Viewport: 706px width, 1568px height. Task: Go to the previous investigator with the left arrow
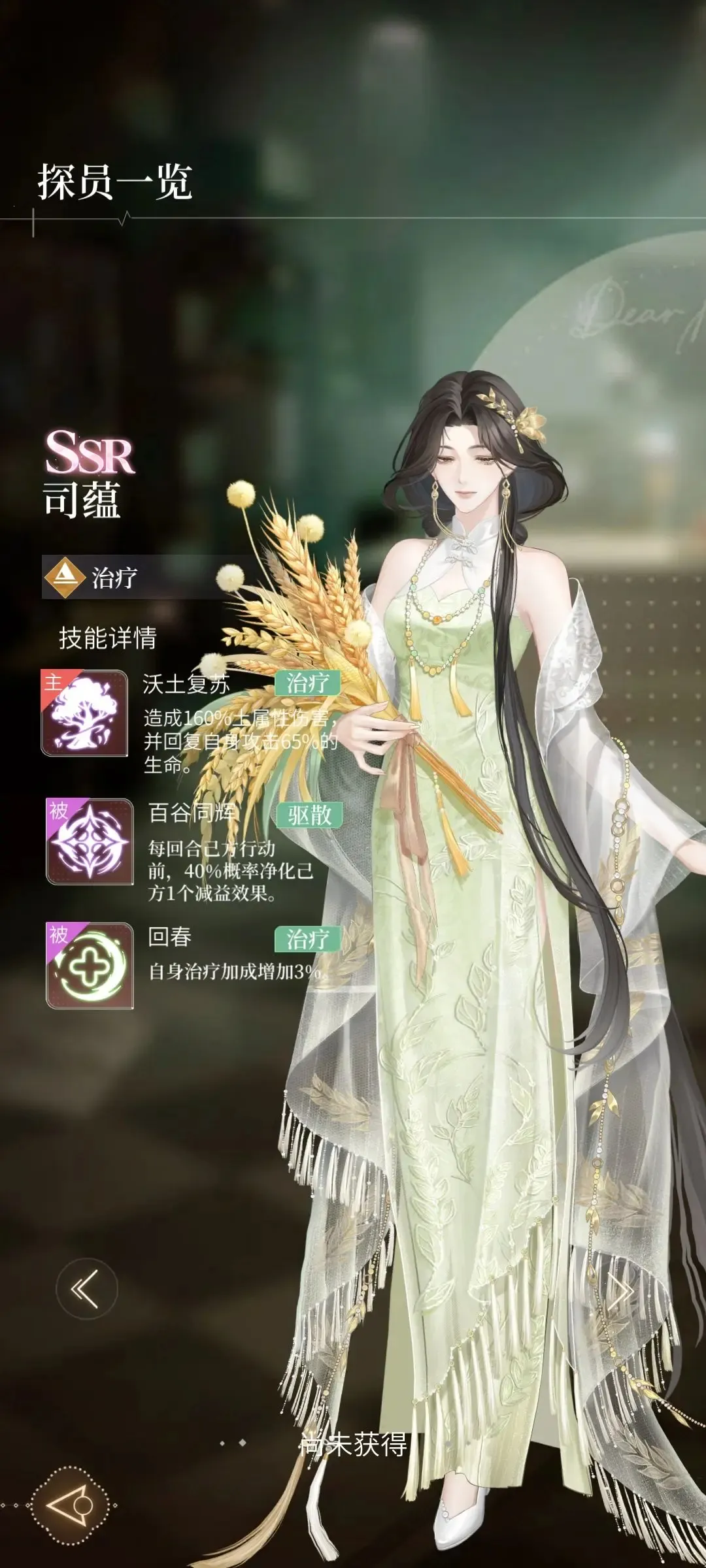tap(86, 1289)
